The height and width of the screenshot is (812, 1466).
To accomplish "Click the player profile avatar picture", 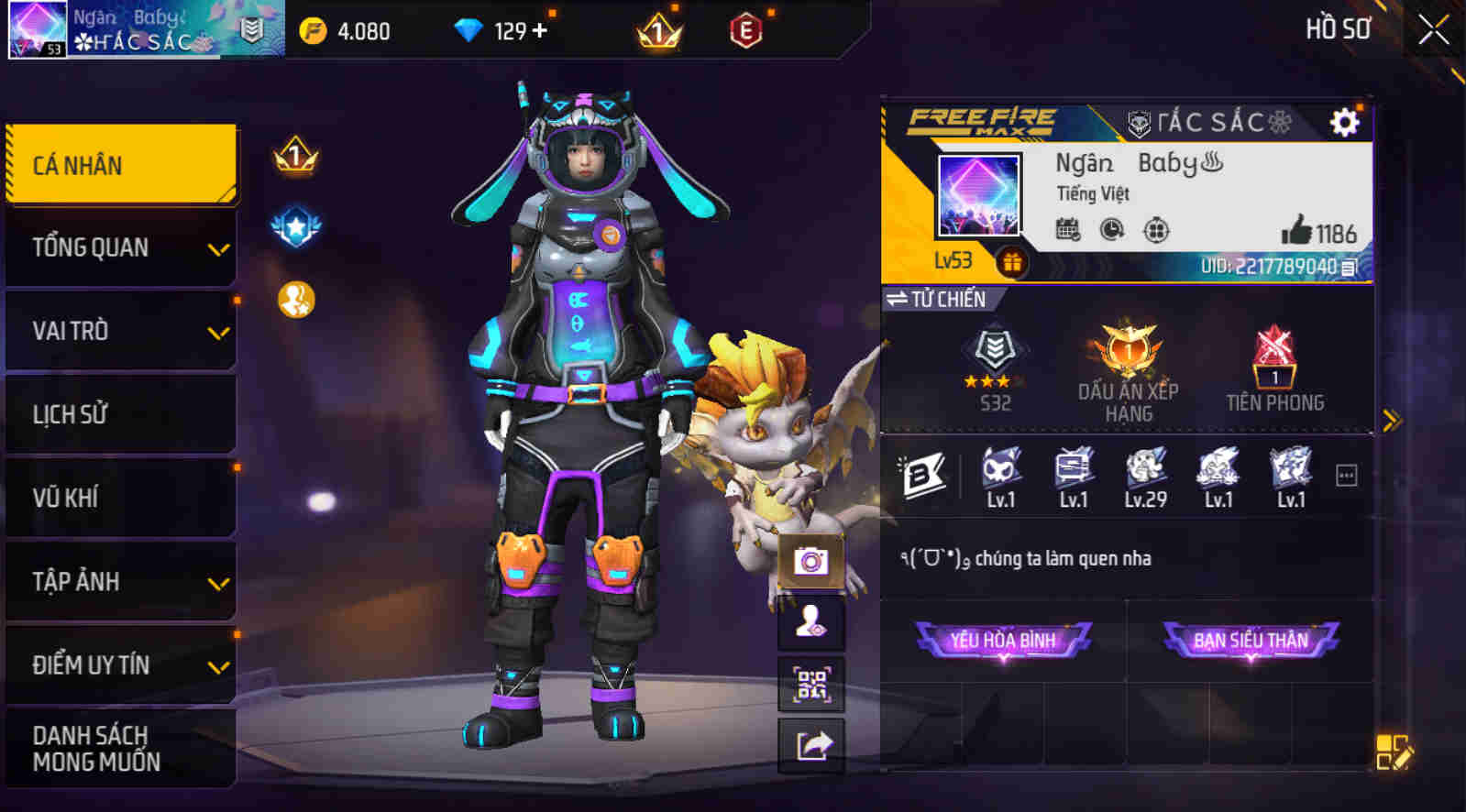I will point(977,196).
